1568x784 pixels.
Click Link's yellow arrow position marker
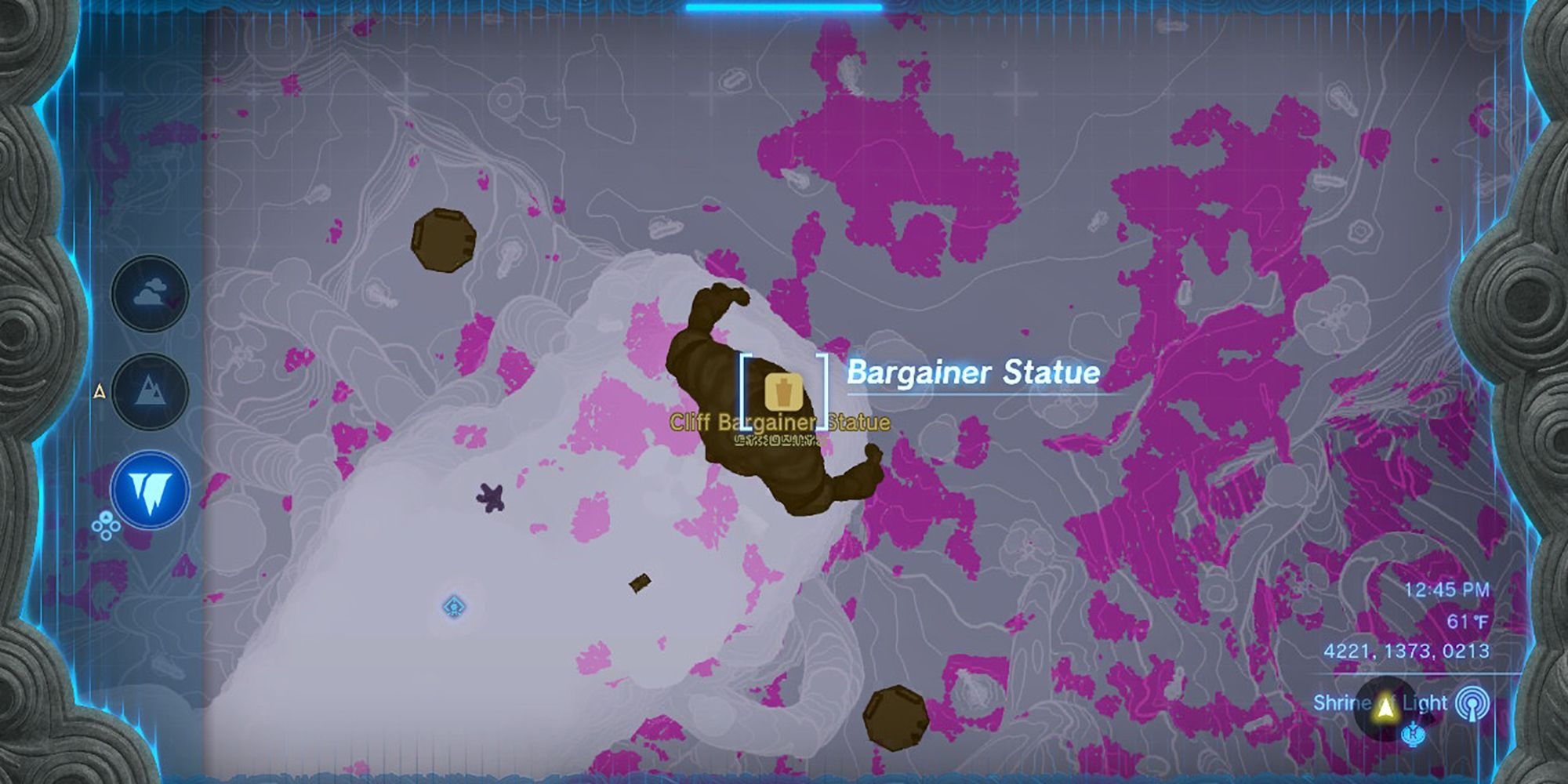pos(1385,708)
